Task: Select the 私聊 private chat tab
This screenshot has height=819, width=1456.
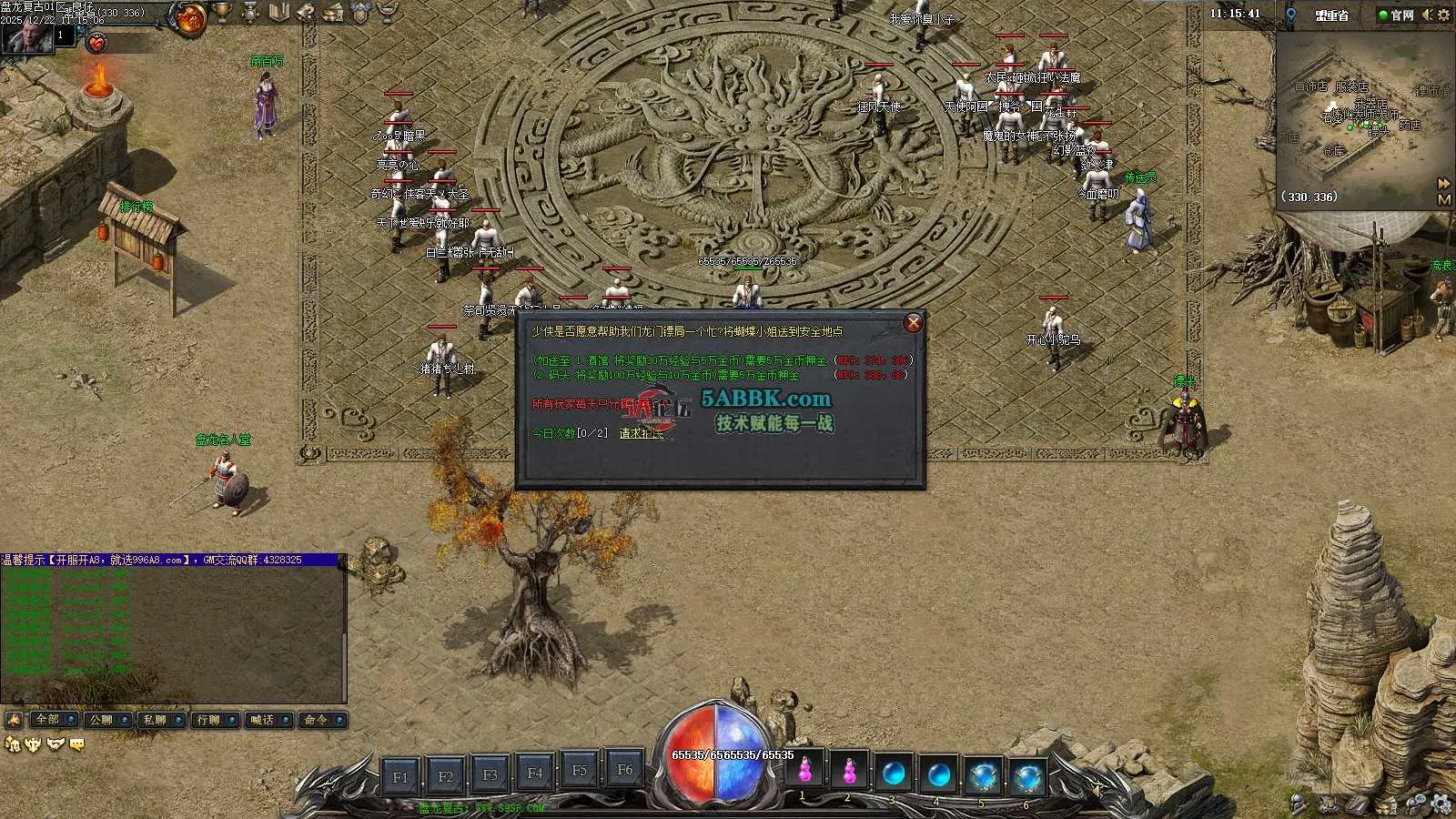Action: click(155, 720)
